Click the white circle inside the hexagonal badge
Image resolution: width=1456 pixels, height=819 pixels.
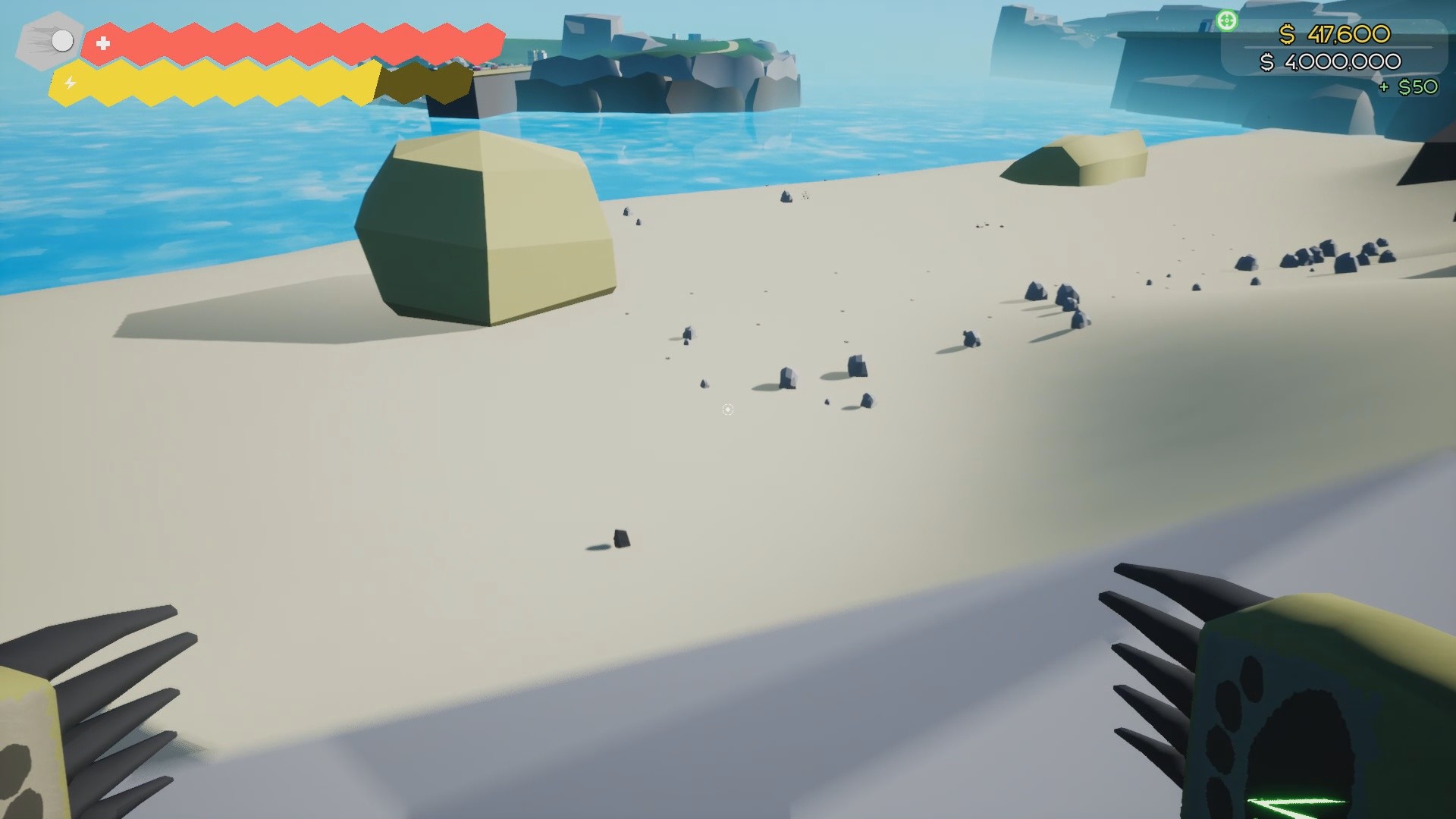point(61,41)
